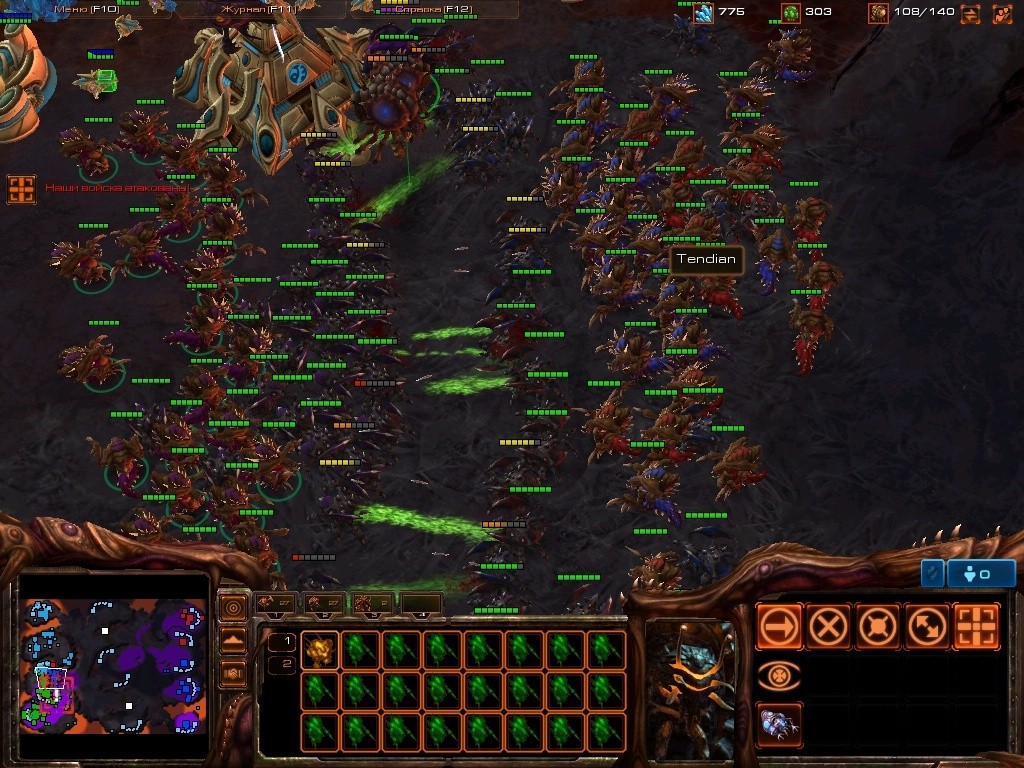The width and height of the screenshot is (1024, 768).
Task: Click the attack alert icon beside the red warning
Action: [21, 189]
